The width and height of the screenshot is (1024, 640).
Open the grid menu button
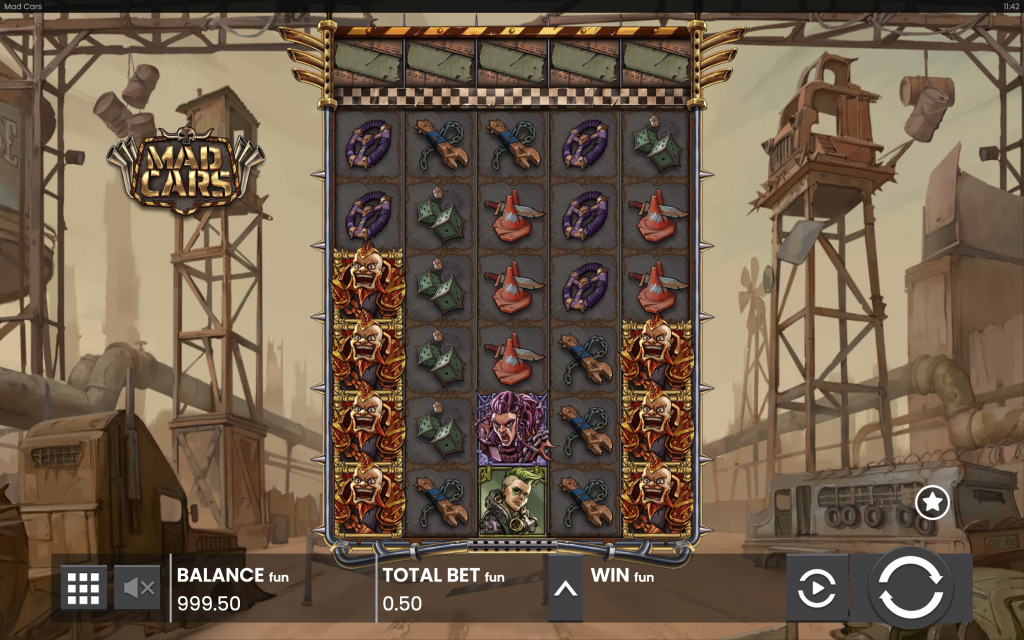(84, 588)
